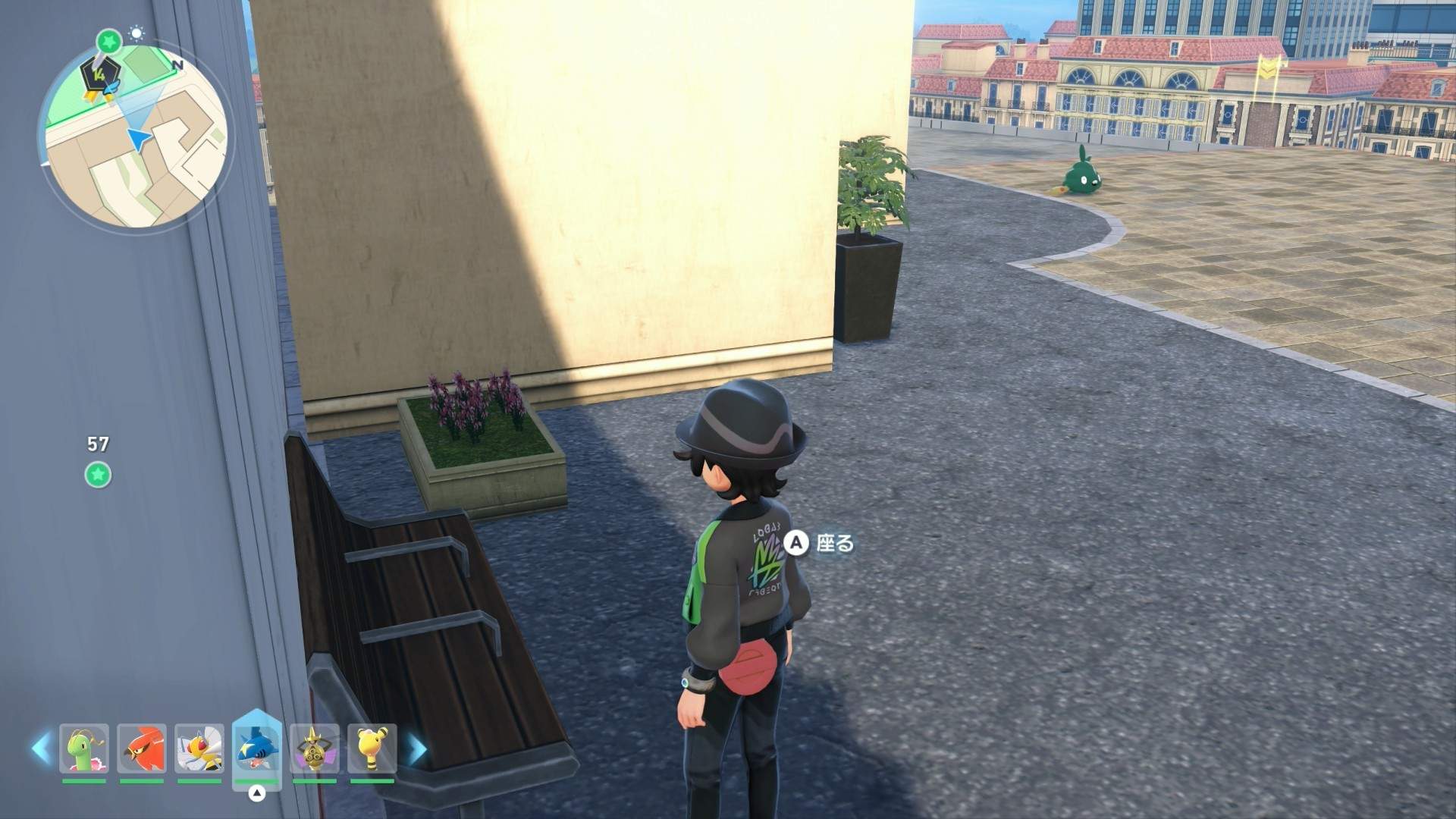The height and width of the screenshot is (819, 1456).
Task: Choose Beedrill from the party bar
Action: coord(199,748)
